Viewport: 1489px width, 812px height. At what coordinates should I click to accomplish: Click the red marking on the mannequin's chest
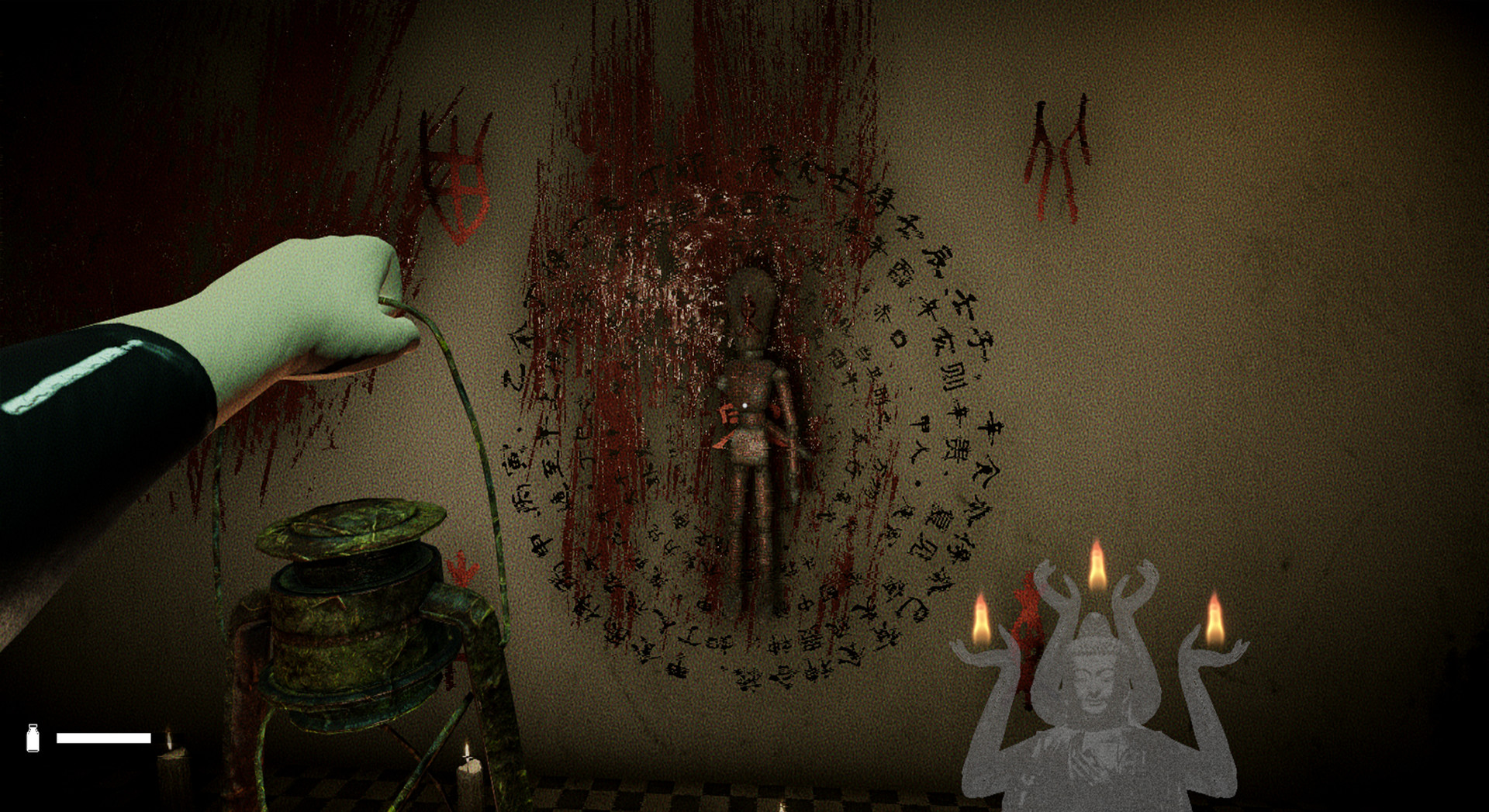[727, 415]
